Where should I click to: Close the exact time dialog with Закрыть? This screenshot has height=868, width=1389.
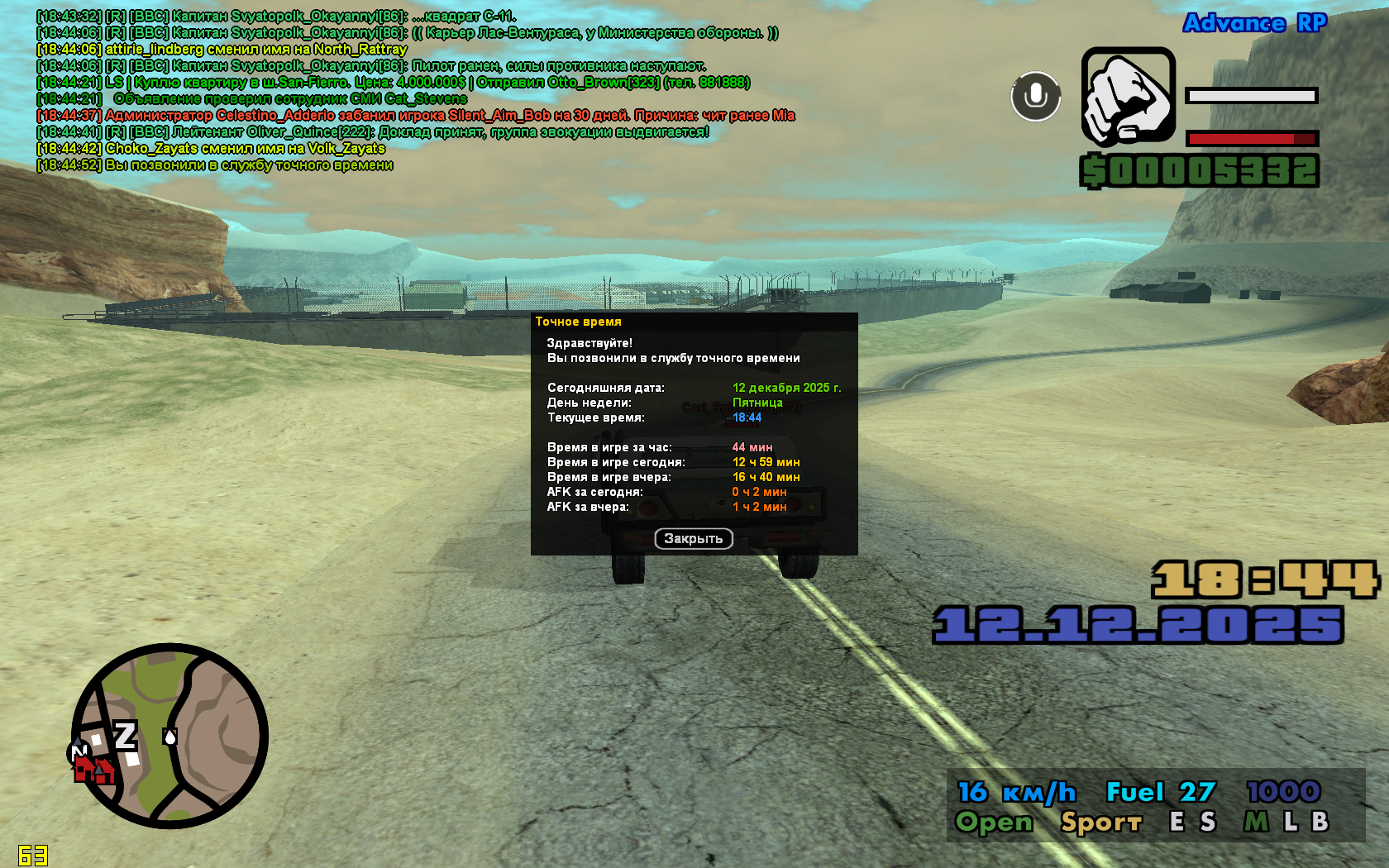[x=694, y=539]
